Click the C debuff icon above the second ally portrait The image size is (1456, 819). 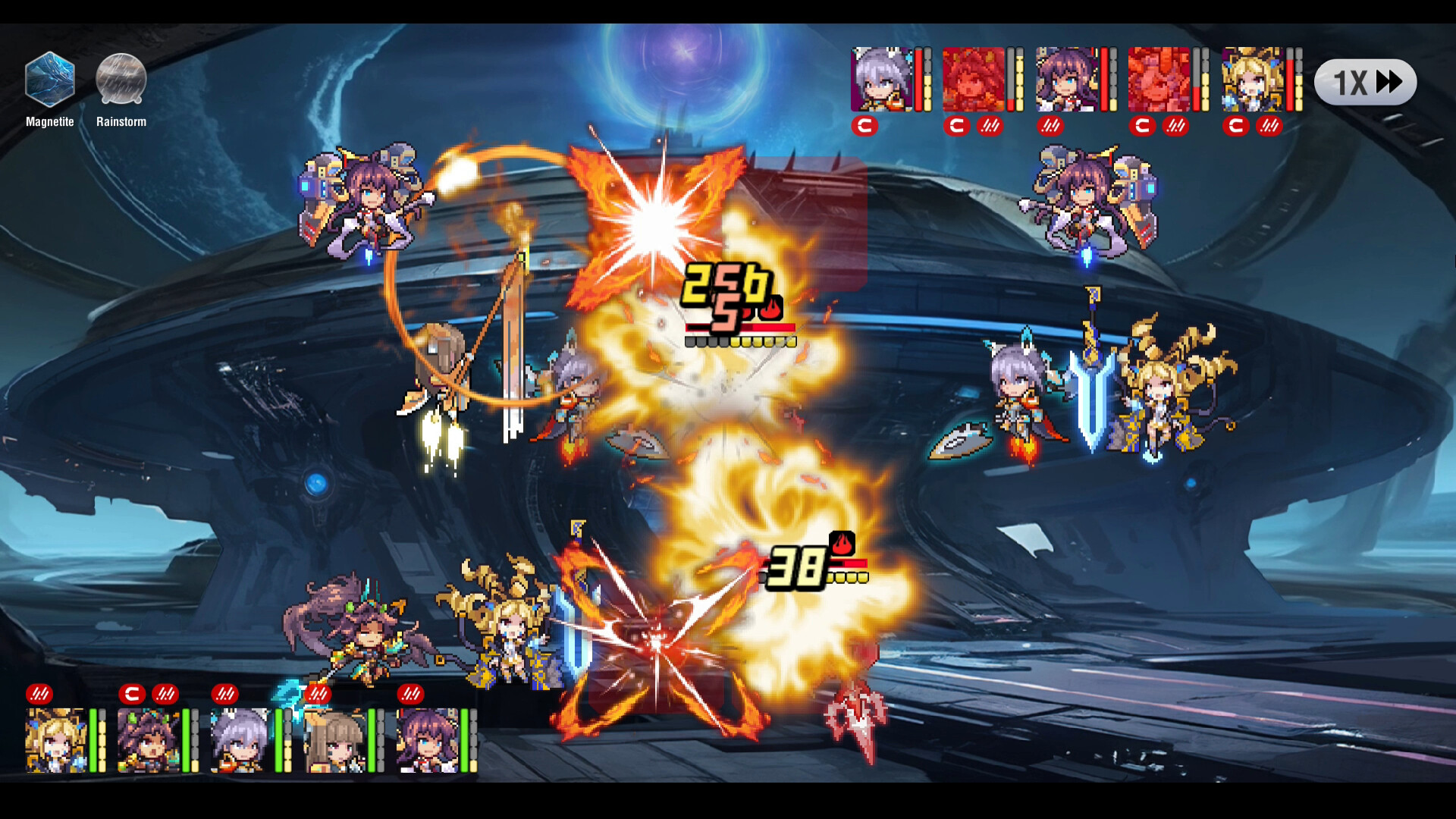(131, 692)
